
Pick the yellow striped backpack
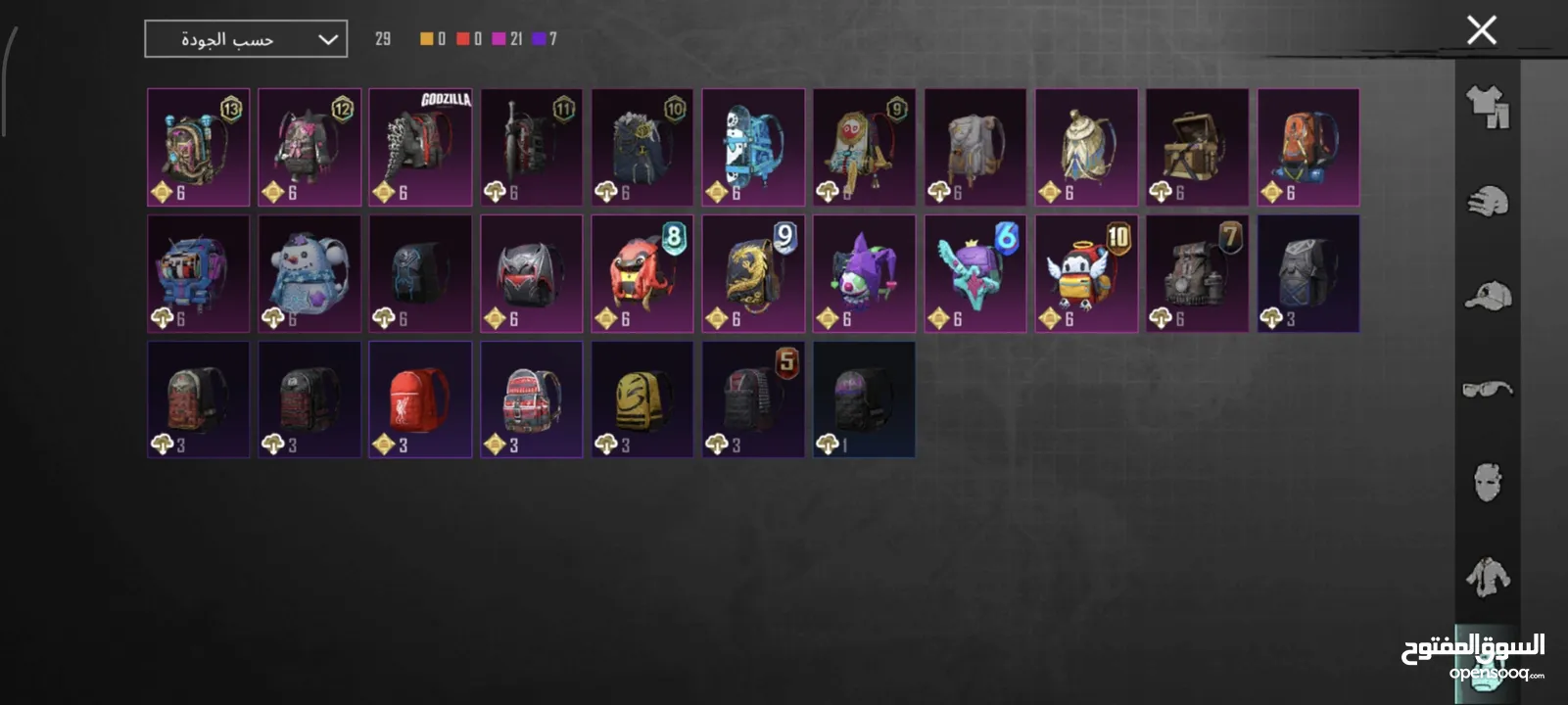tap(641, 399)
